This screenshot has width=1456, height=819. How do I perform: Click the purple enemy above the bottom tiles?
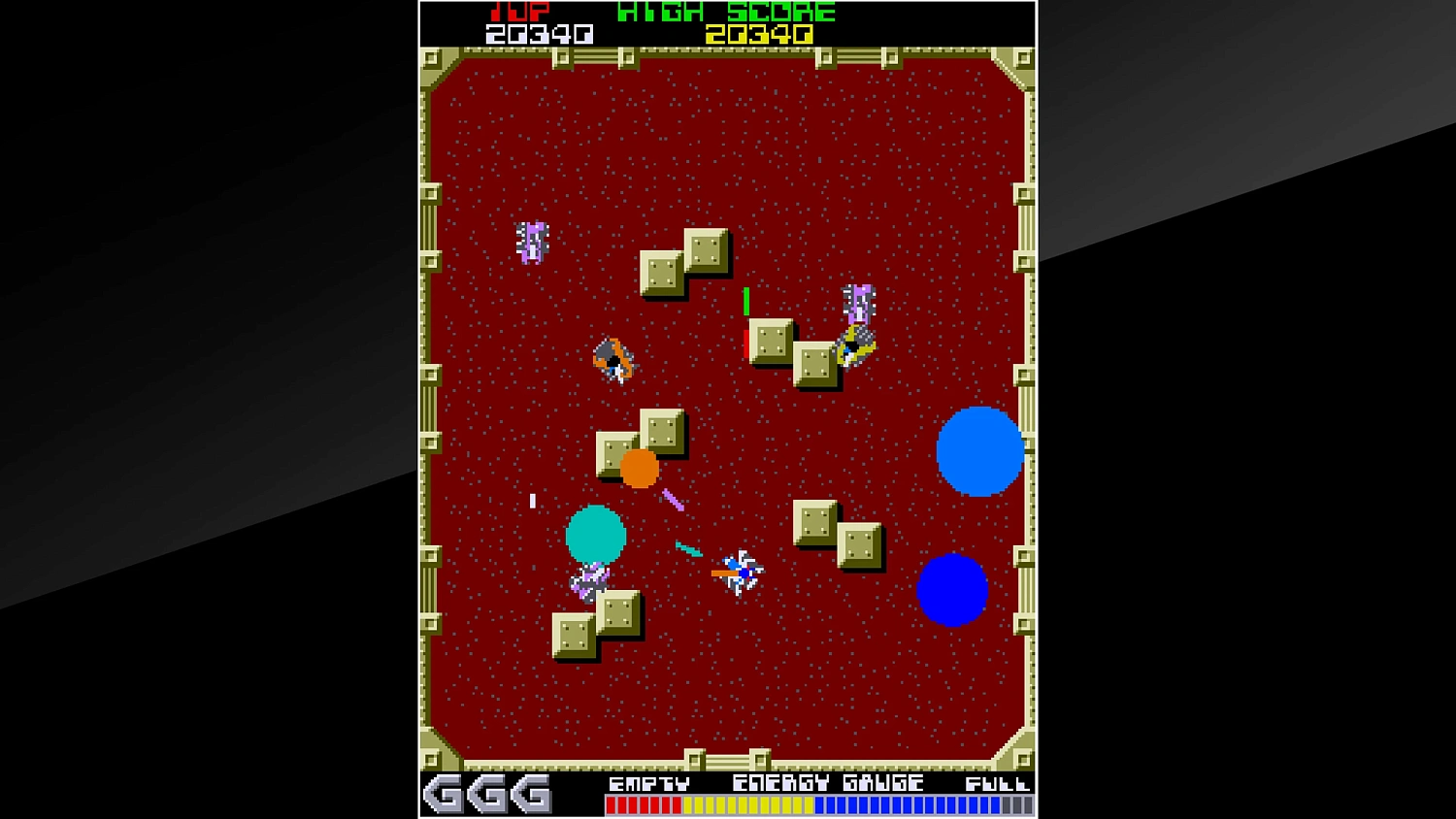coord(587,578)
